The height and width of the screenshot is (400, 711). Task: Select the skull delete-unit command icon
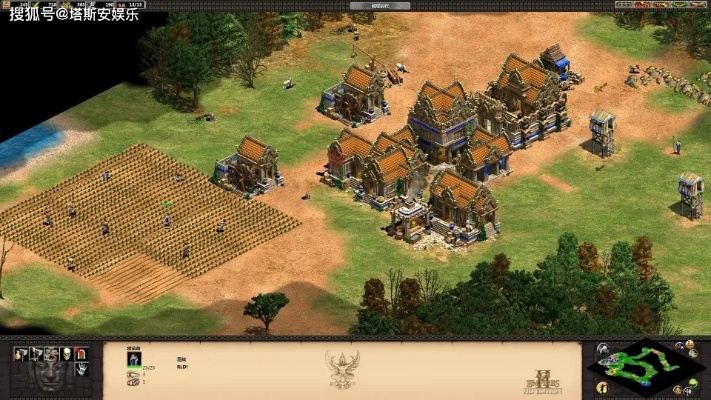67,353
